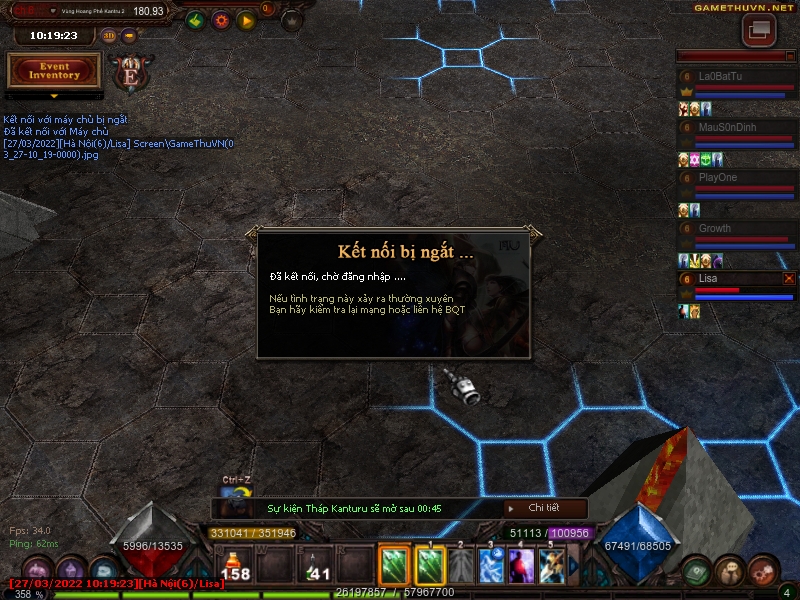Click the green broom icon in top bar
Screen dimensions: 800x600
pos(196,20)
